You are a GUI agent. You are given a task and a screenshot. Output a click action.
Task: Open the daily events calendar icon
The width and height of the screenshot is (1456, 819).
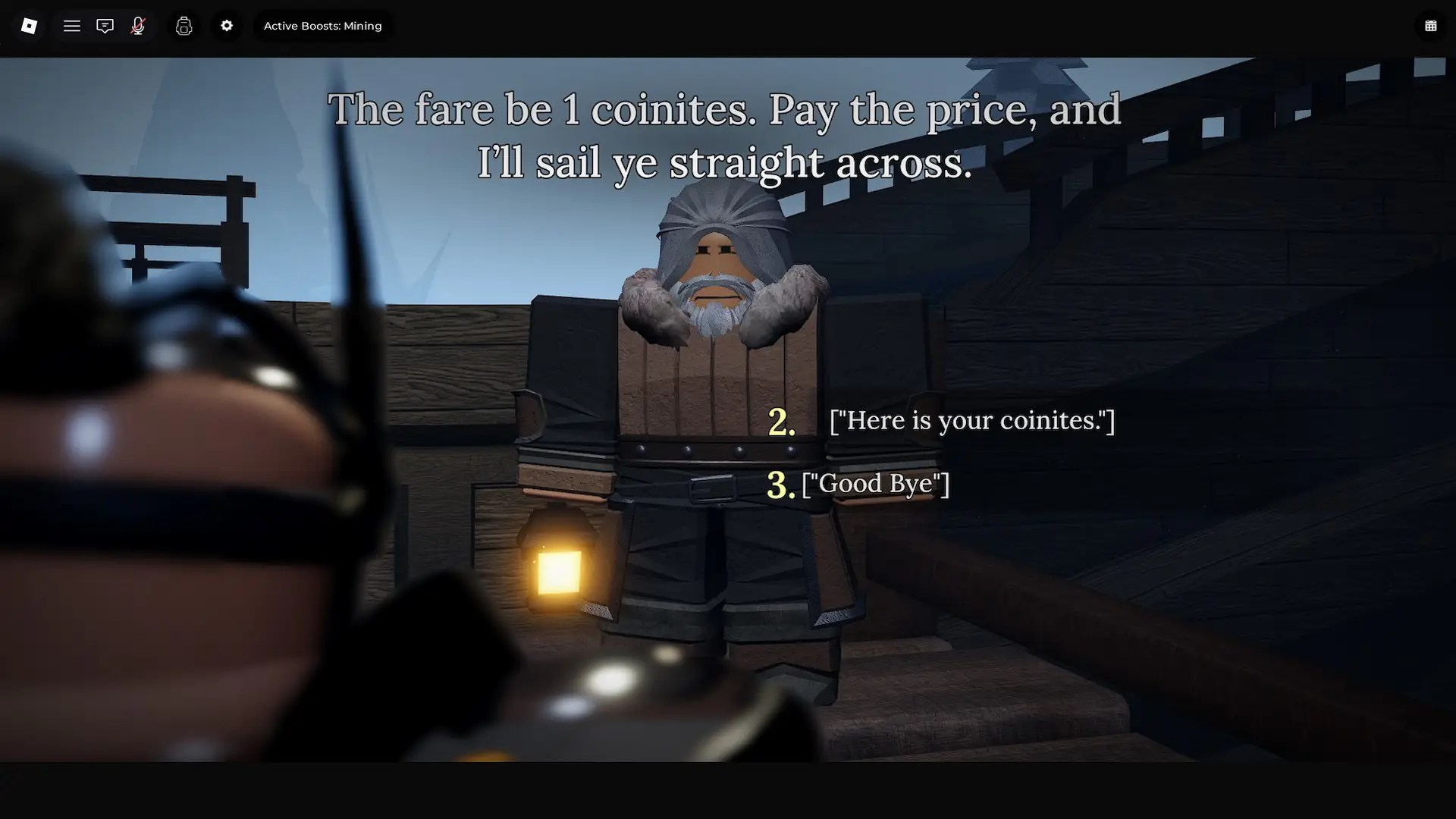pos(1429,25)
